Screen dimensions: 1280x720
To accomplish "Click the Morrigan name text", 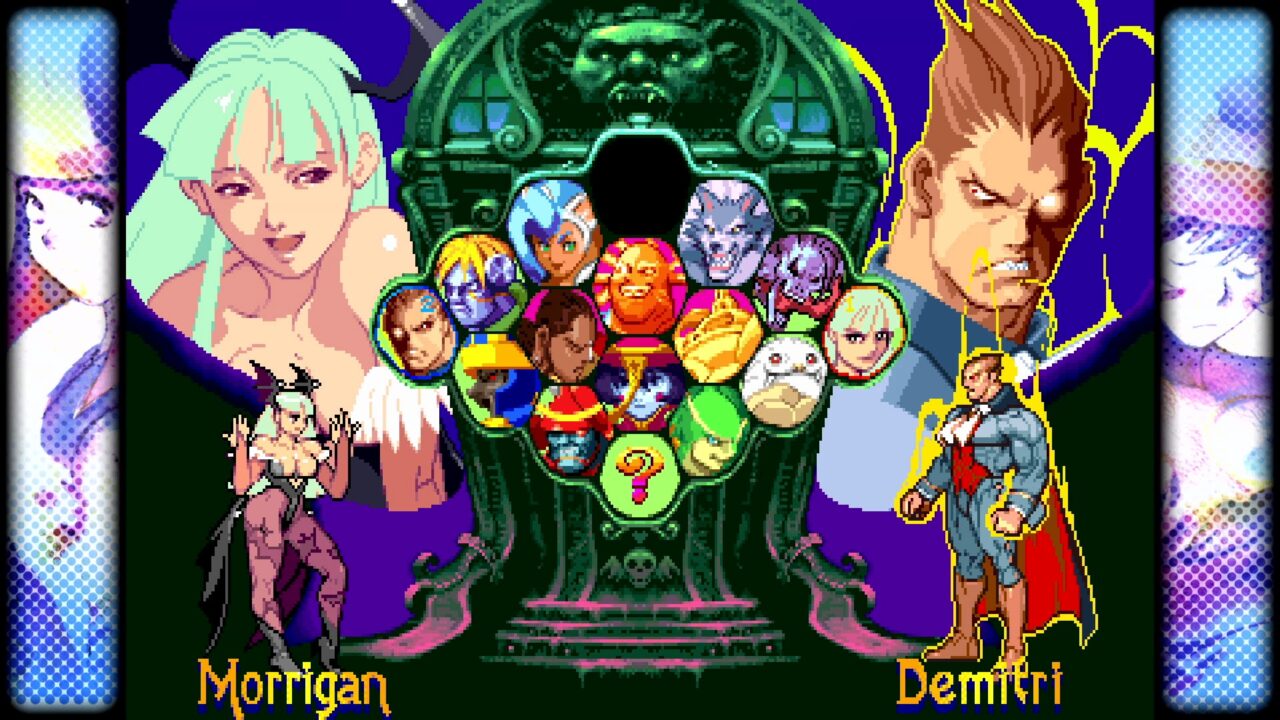I will pyautogui.click(x=293, y=687).
